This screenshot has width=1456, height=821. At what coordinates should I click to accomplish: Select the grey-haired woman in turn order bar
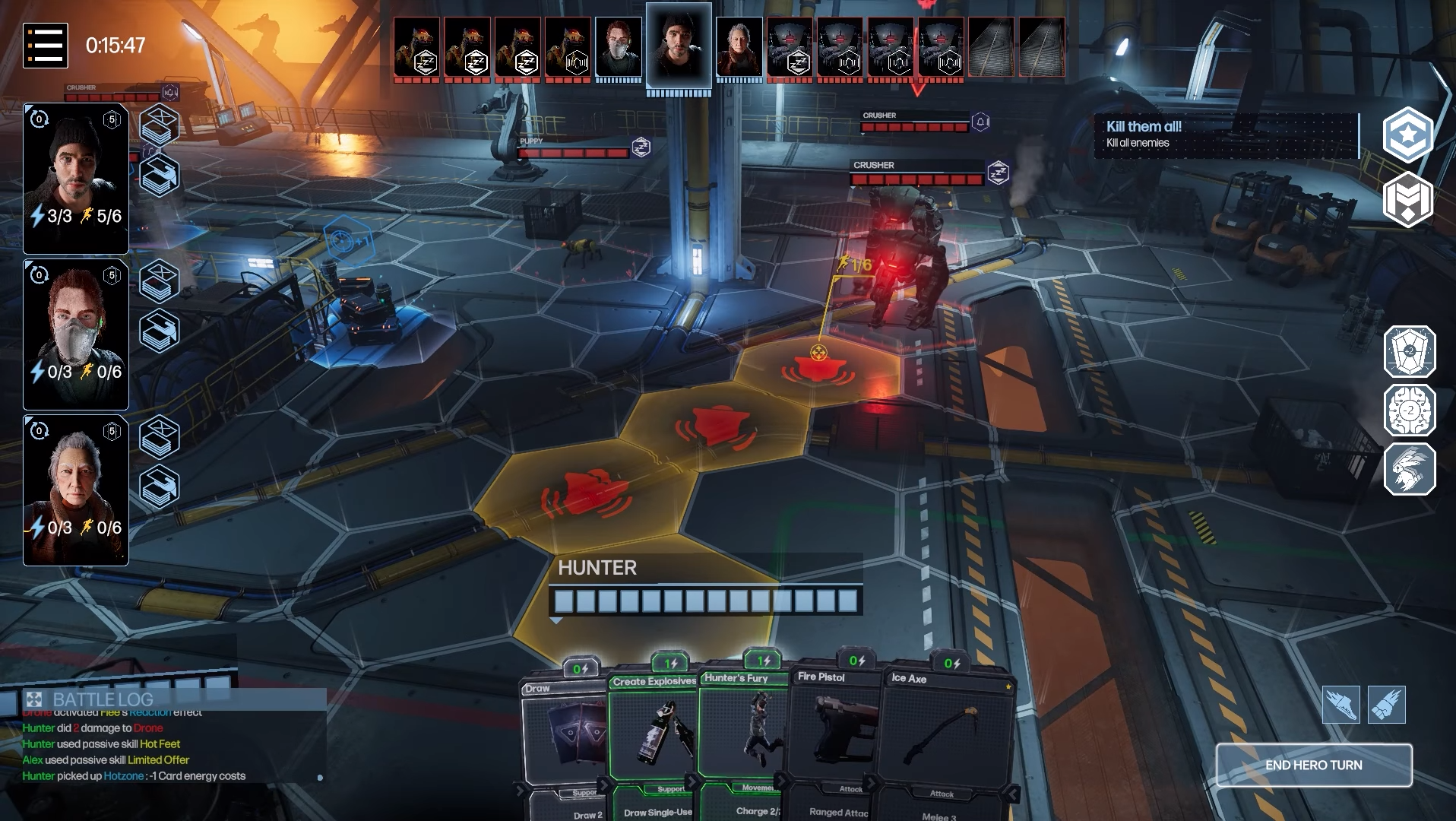[739, 48]
